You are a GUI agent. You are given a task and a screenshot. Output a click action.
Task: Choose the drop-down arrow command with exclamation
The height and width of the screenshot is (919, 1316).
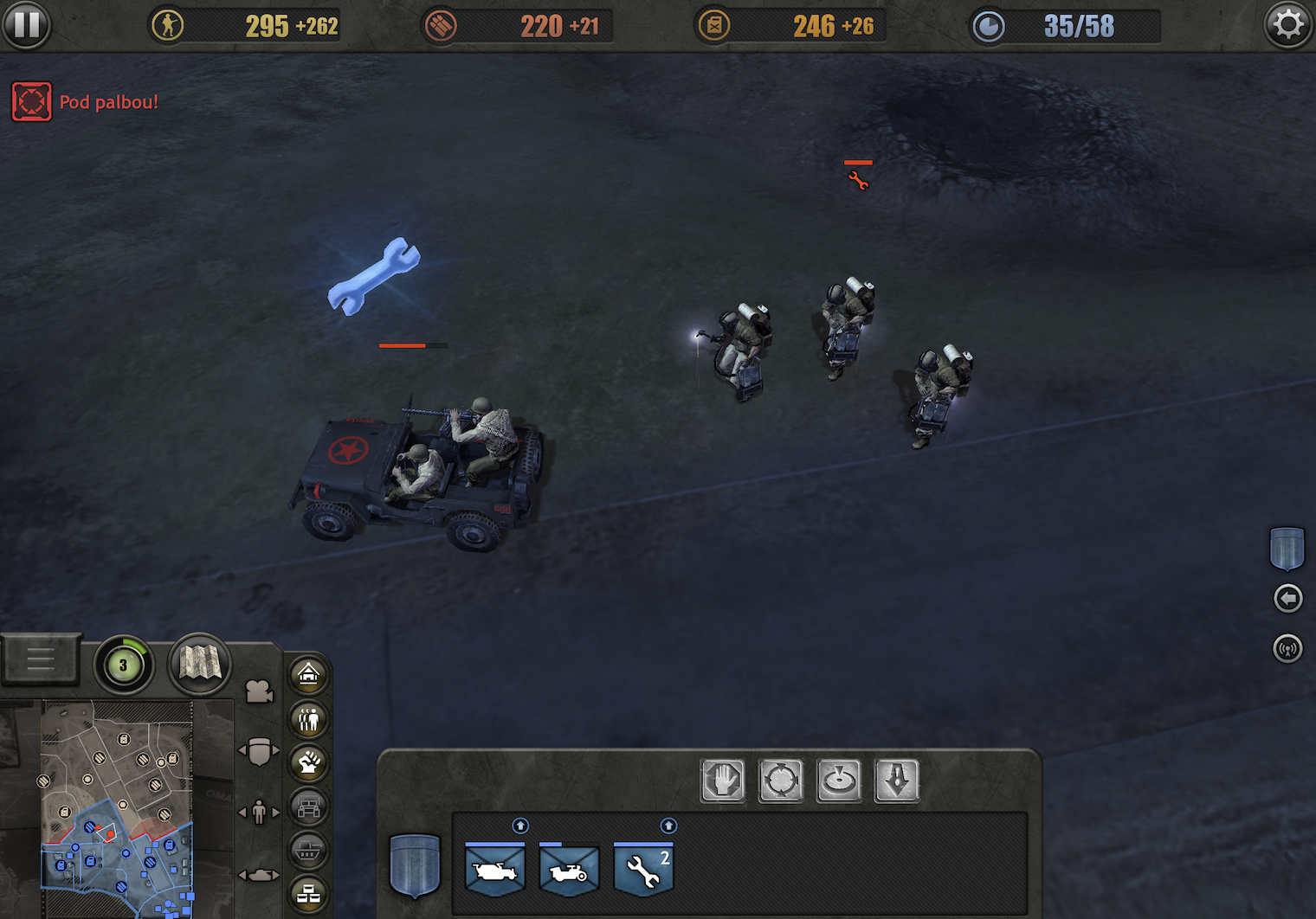coord(897,781)
